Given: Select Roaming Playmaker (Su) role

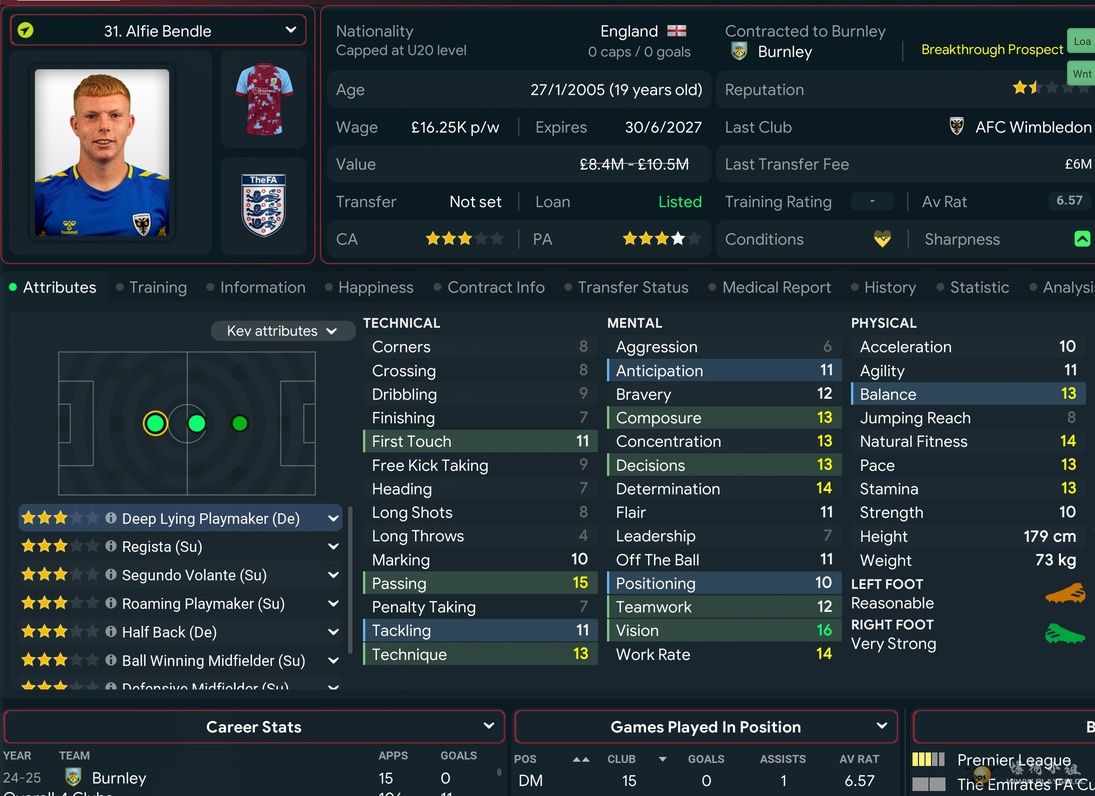Looking at the screenshot, I should [203, 604].
